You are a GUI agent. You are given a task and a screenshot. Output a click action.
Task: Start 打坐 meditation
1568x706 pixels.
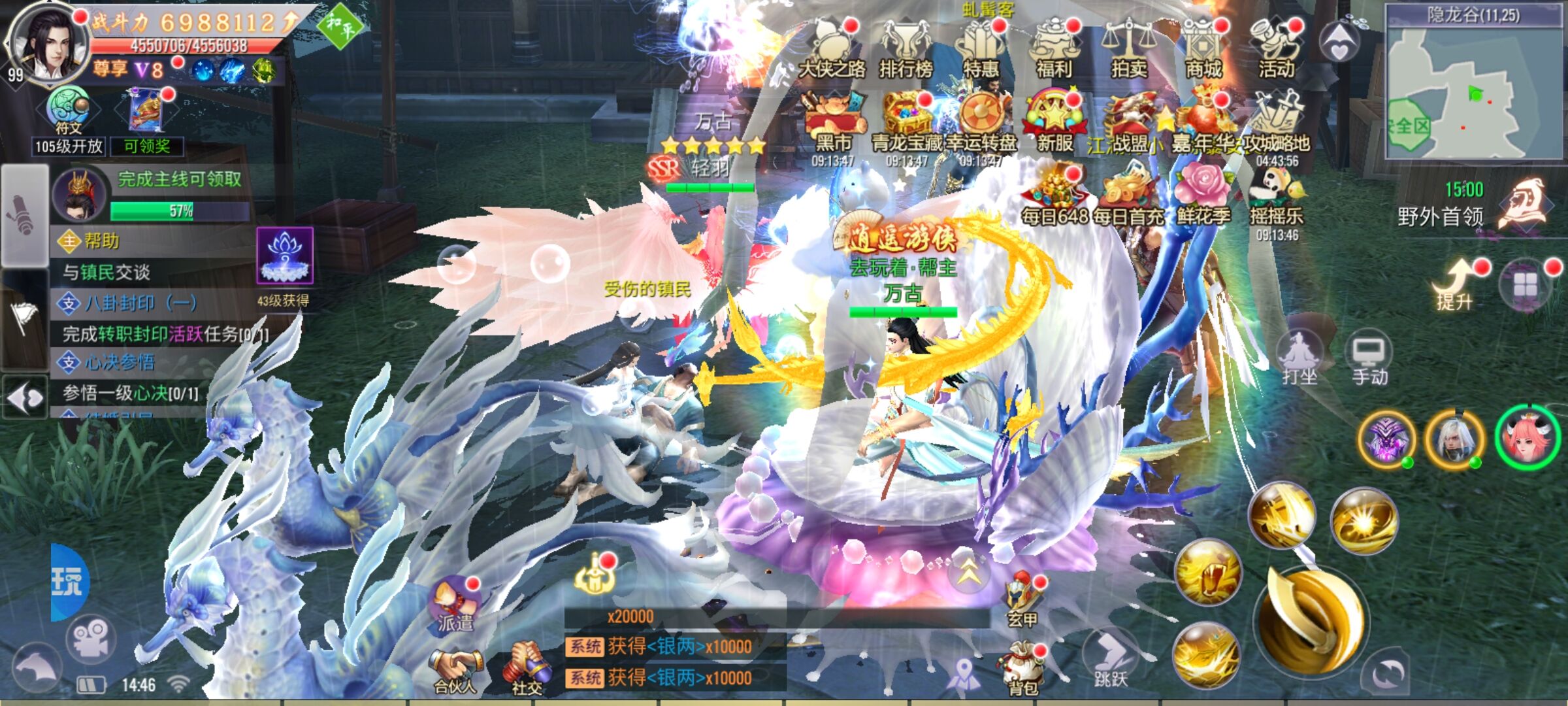pos(1299,360)
